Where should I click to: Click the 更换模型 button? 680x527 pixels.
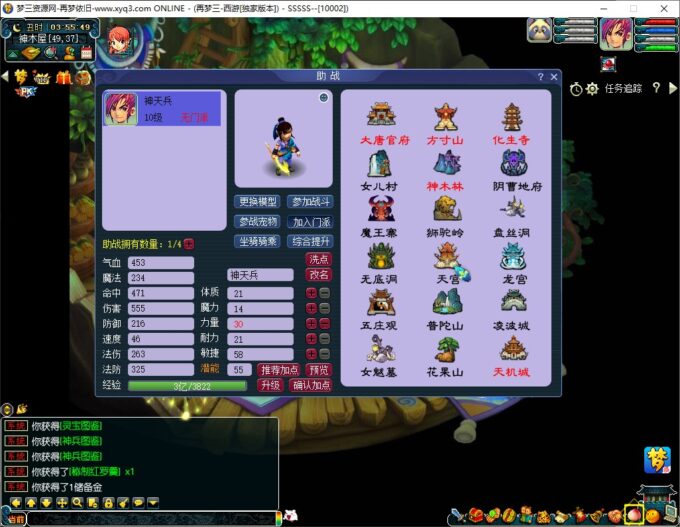[258, 202]
